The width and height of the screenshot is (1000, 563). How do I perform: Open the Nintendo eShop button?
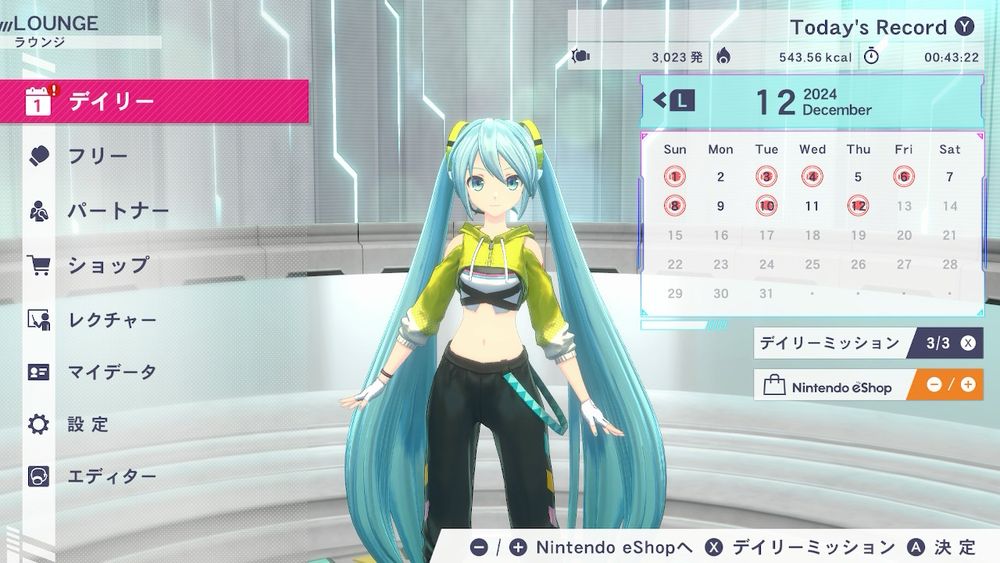point(866,385)
